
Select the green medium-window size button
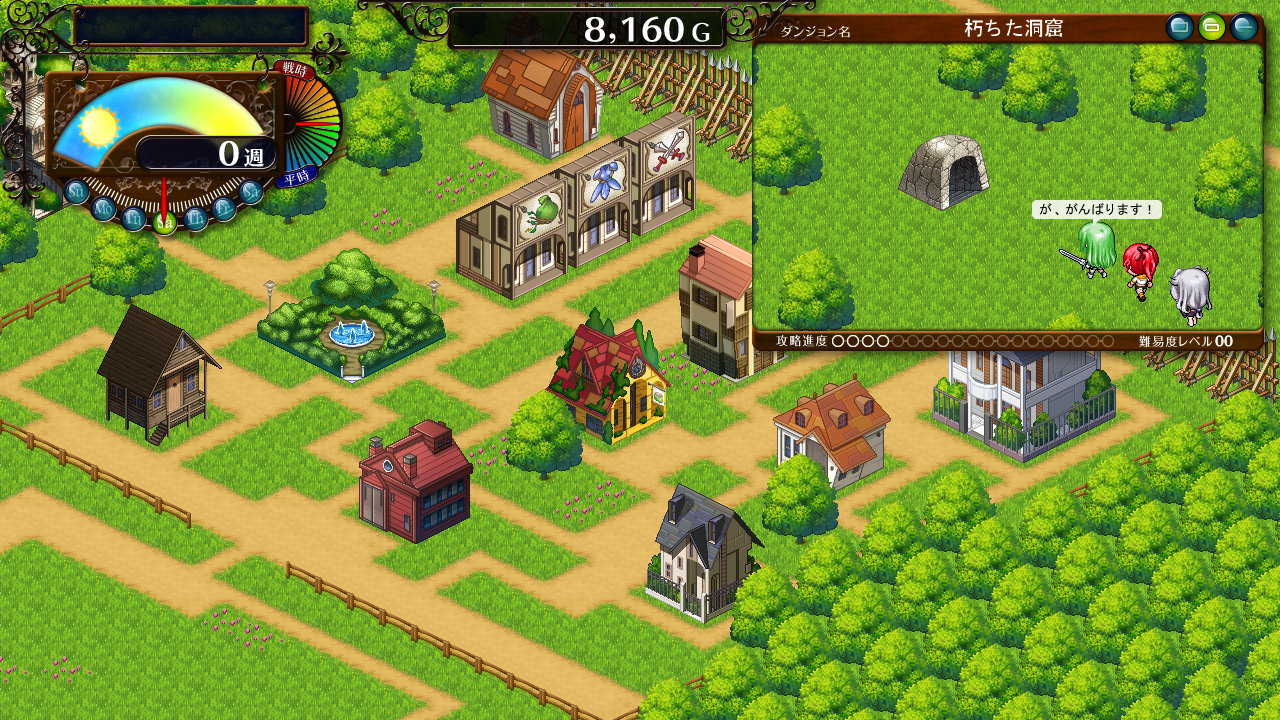coord(1212,27)
